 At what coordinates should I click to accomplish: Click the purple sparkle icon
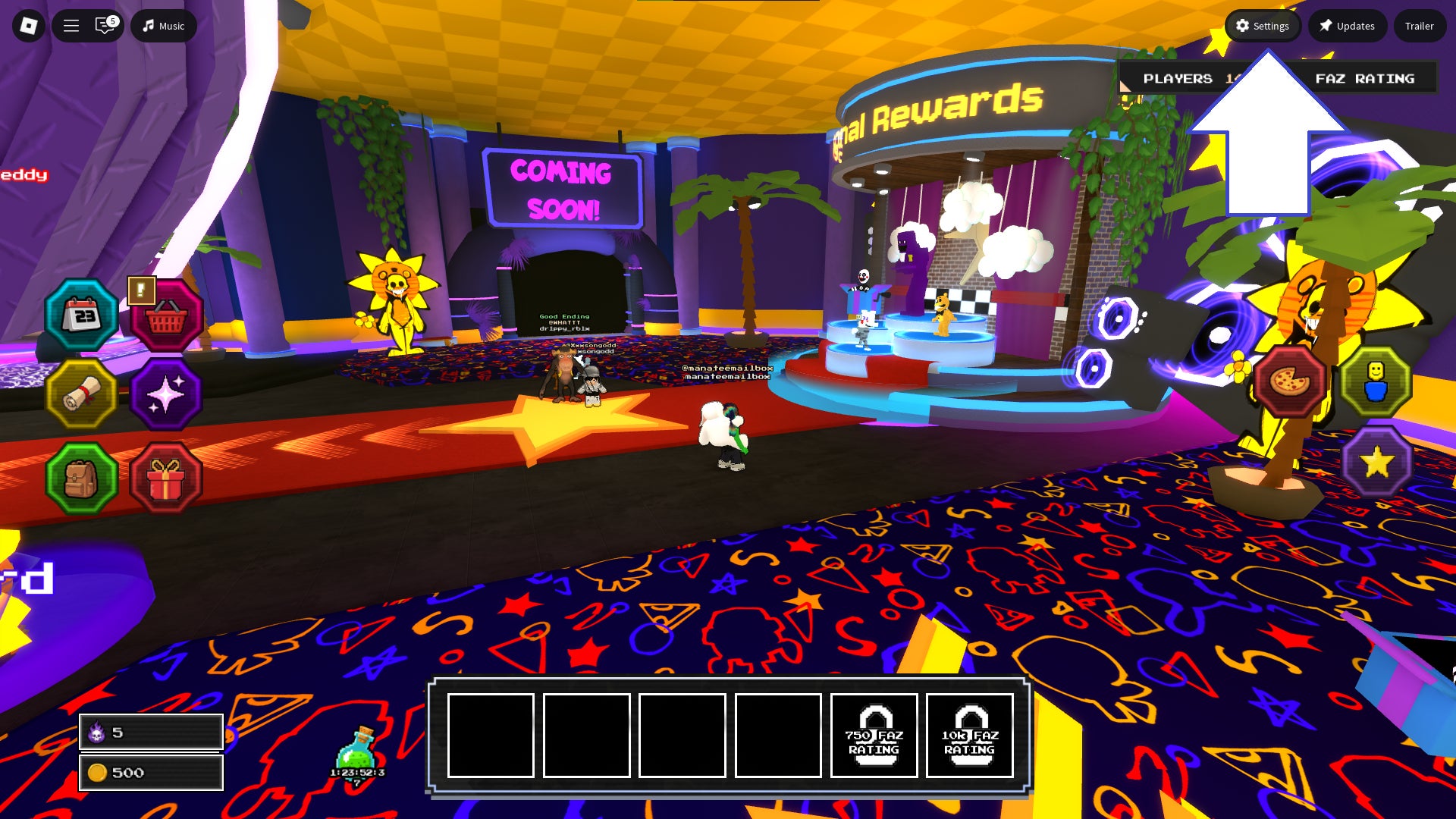pos(166,394)
